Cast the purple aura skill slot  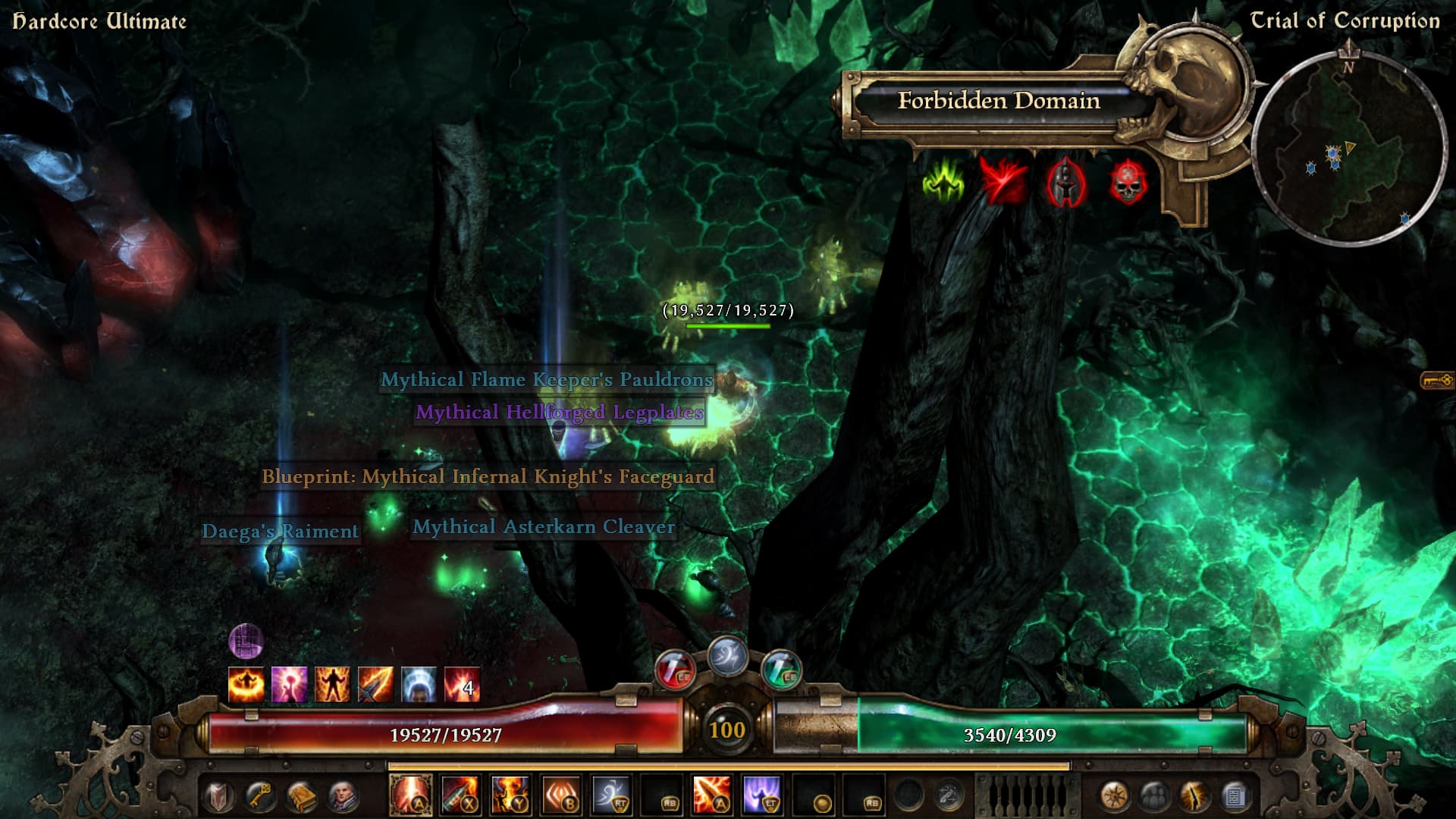pyautogui.click(x=761, y=795)
